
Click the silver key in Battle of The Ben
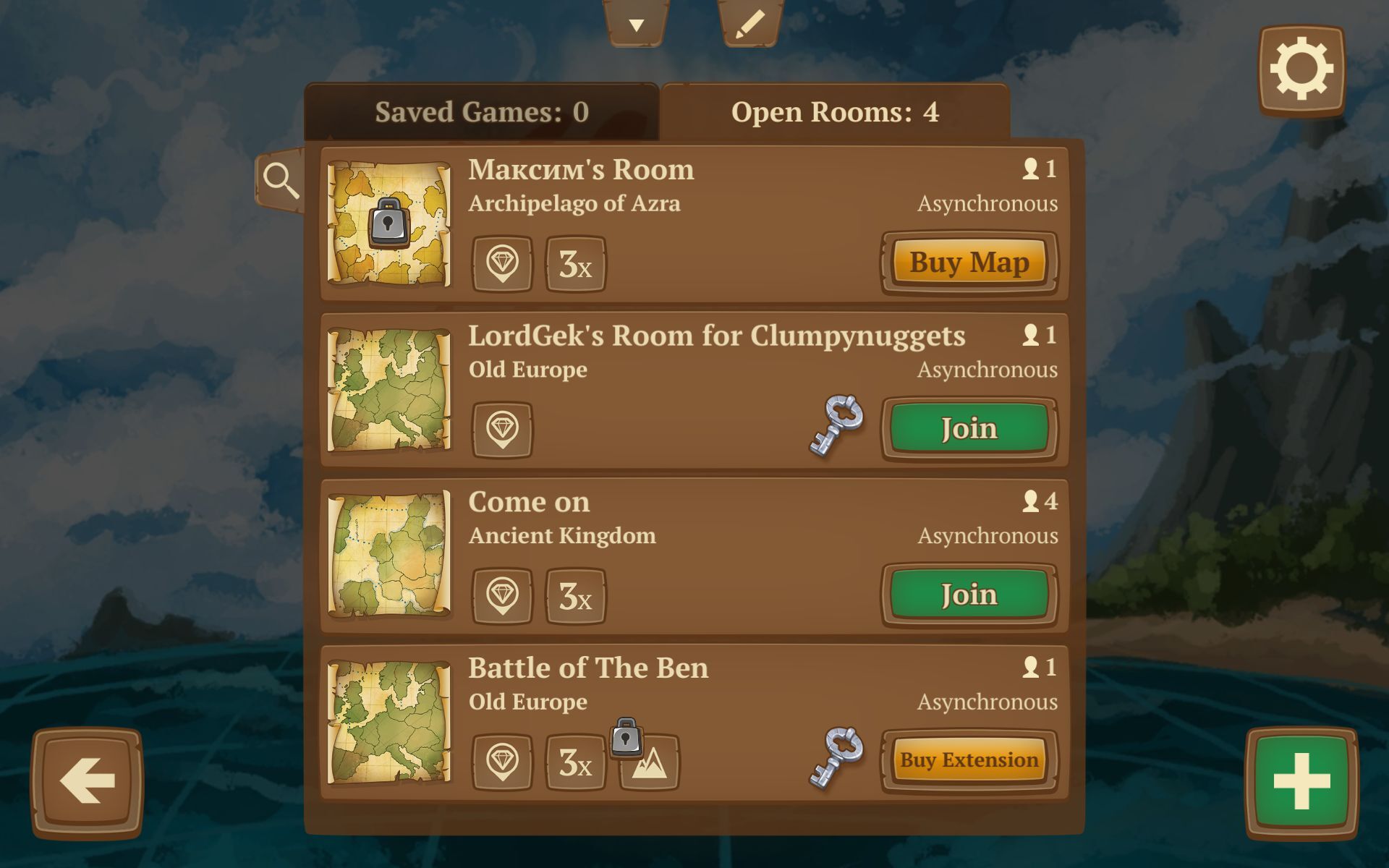[837, 757]
